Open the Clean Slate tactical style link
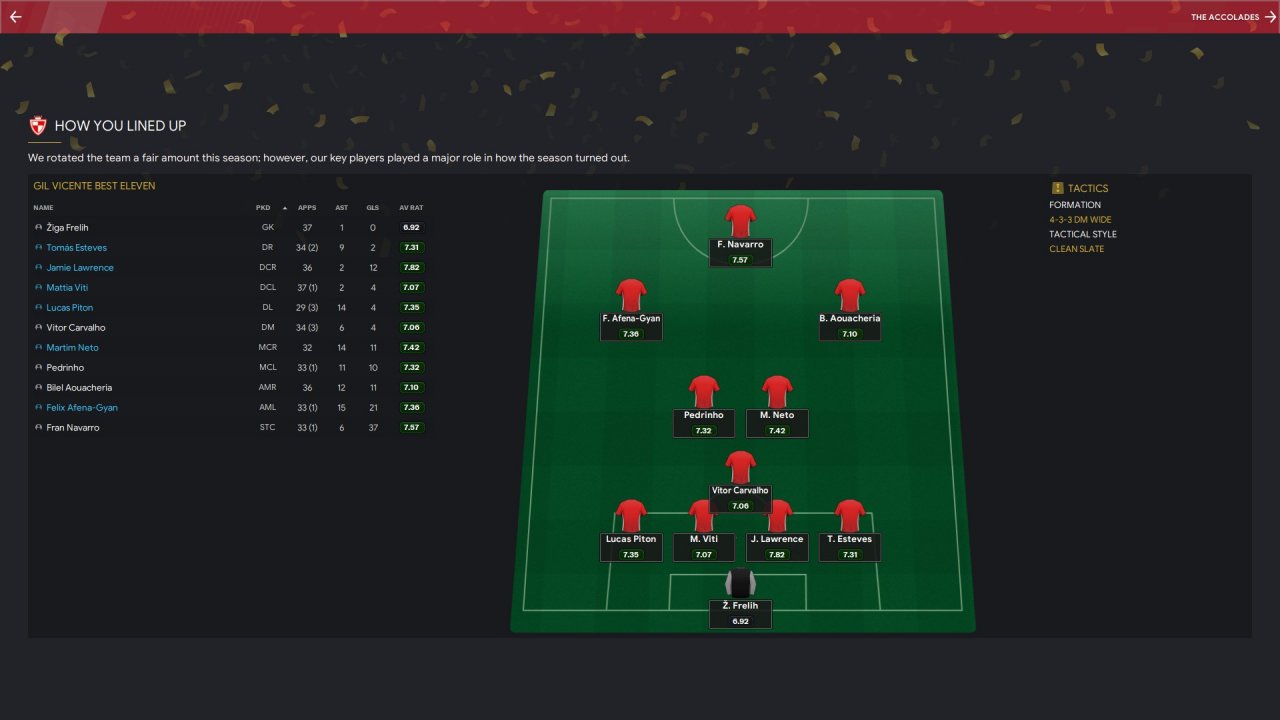Viewport: 1280px width, 720px height. click(x=1076, y=249)
